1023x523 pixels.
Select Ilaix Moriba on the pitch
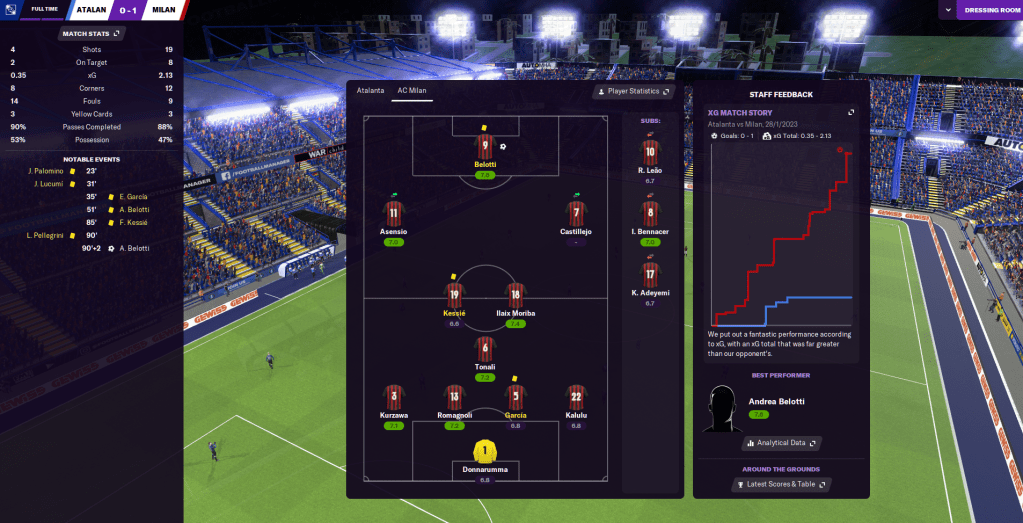pyautogui.click(x=516, y=296)
